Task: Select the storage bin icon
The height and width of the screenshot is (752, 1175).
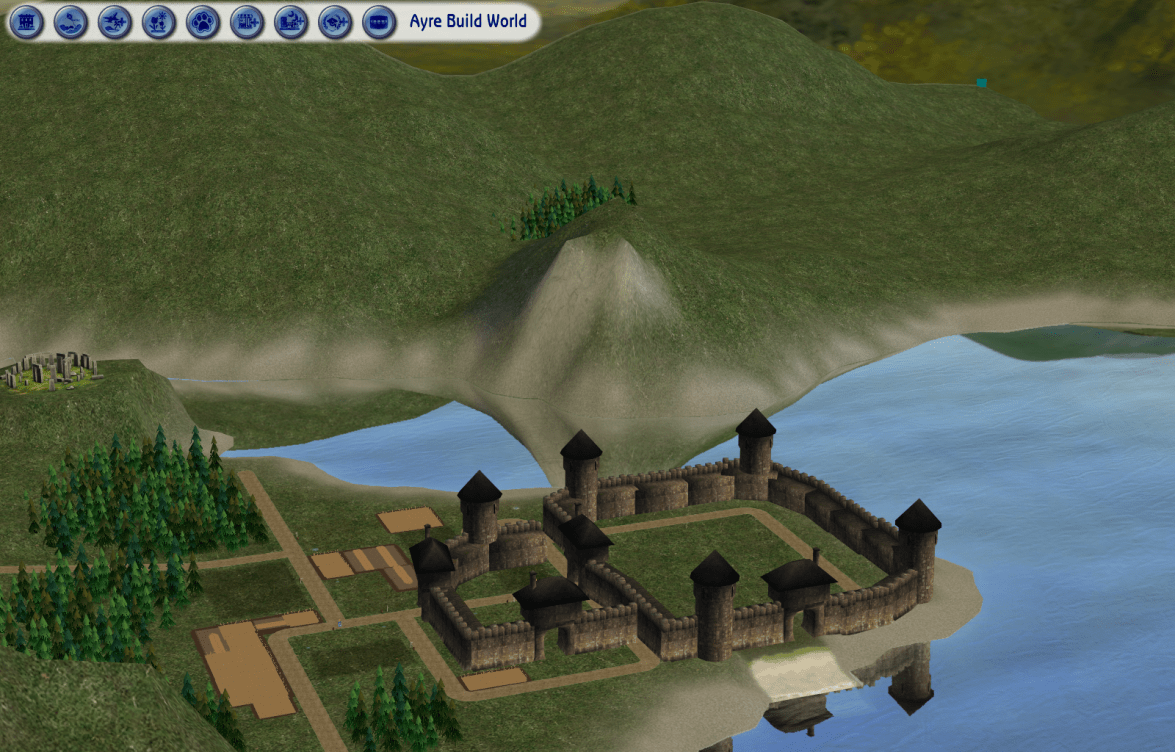Action: pos(378,21)
